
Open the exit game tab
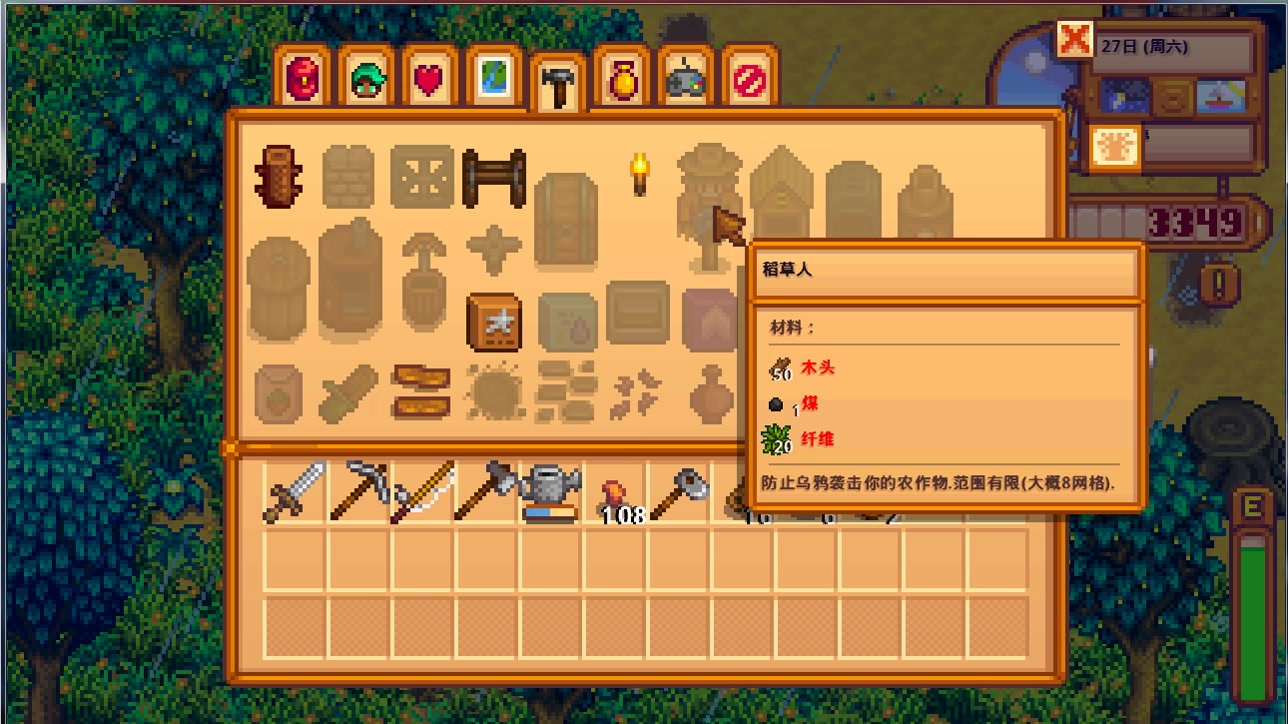pos(750,78)
